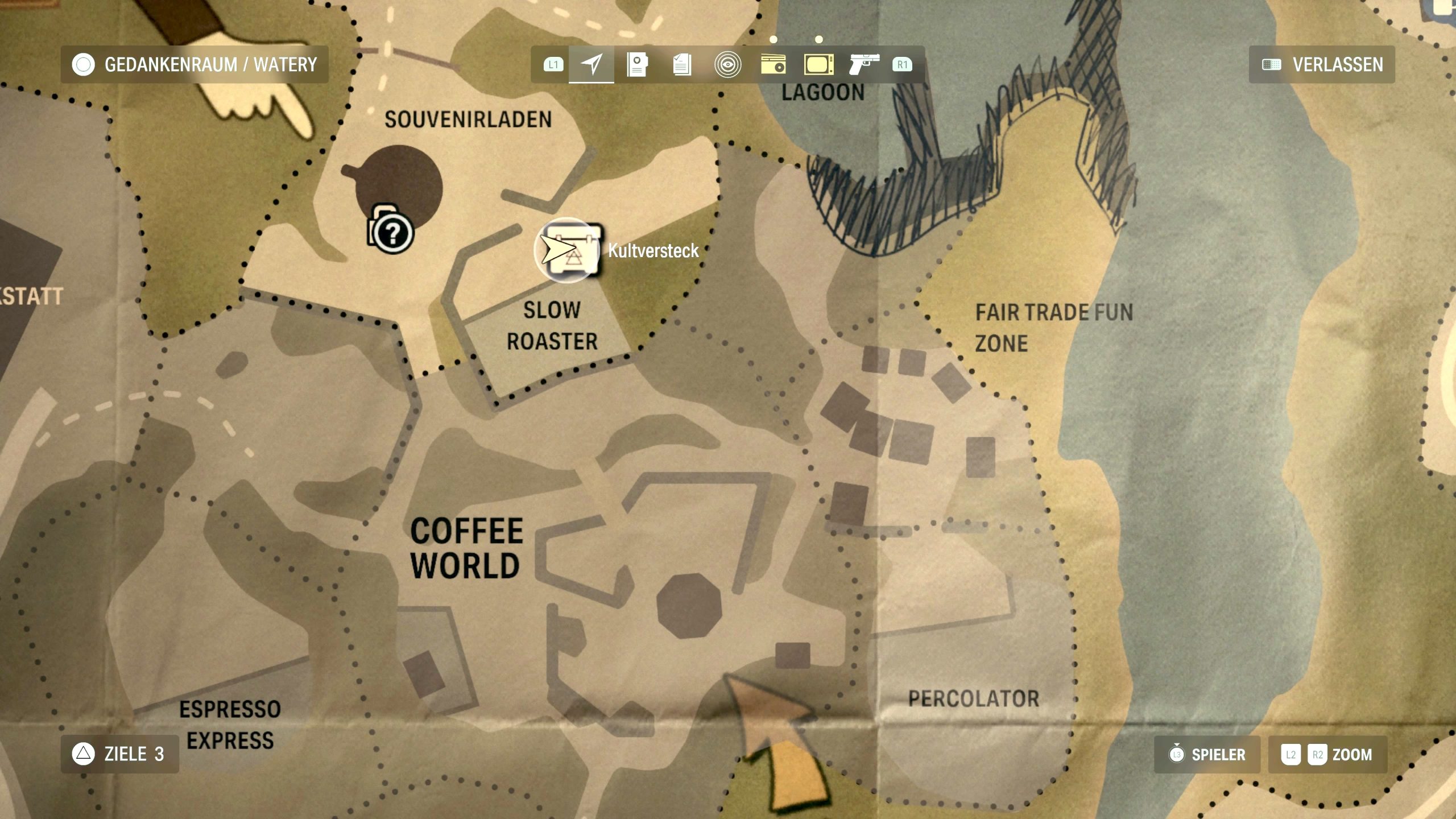The image size is (1456, 819).
Task: Go to Gedankenraum / Watery
Action: 195,64
